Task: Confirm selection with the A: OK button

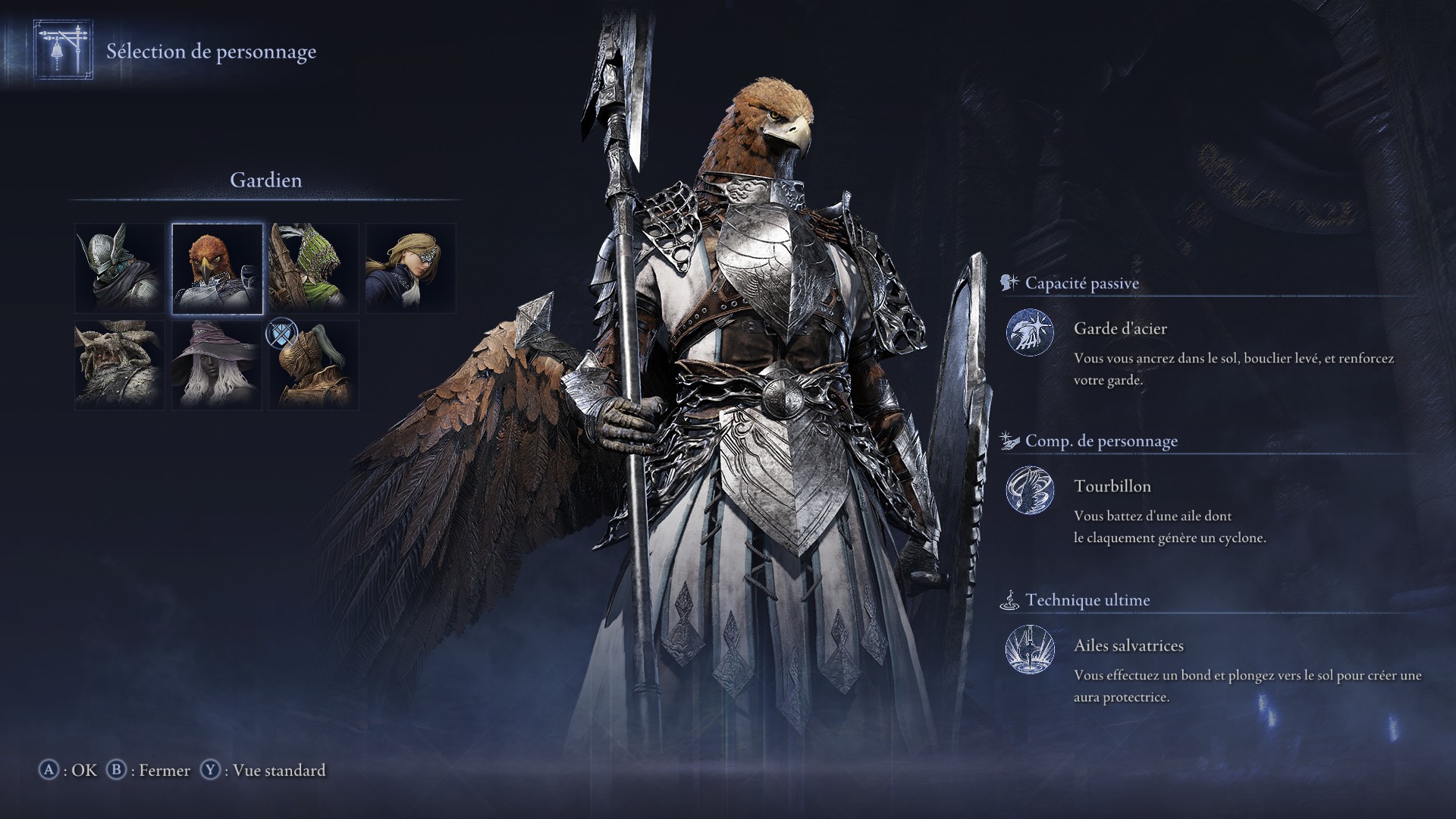Action: click(x=68, y=770)
